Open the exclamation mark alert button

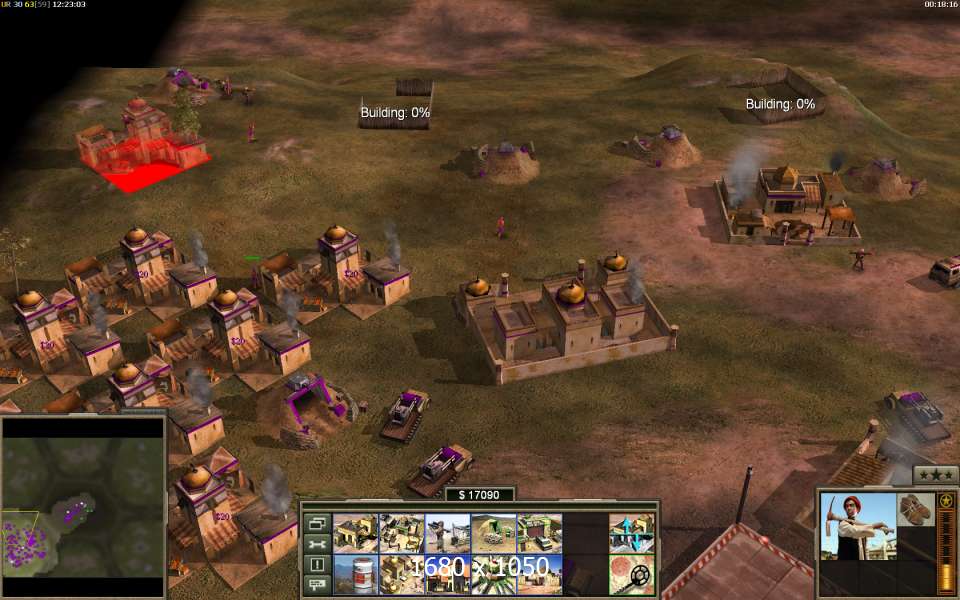coord(318,564)
